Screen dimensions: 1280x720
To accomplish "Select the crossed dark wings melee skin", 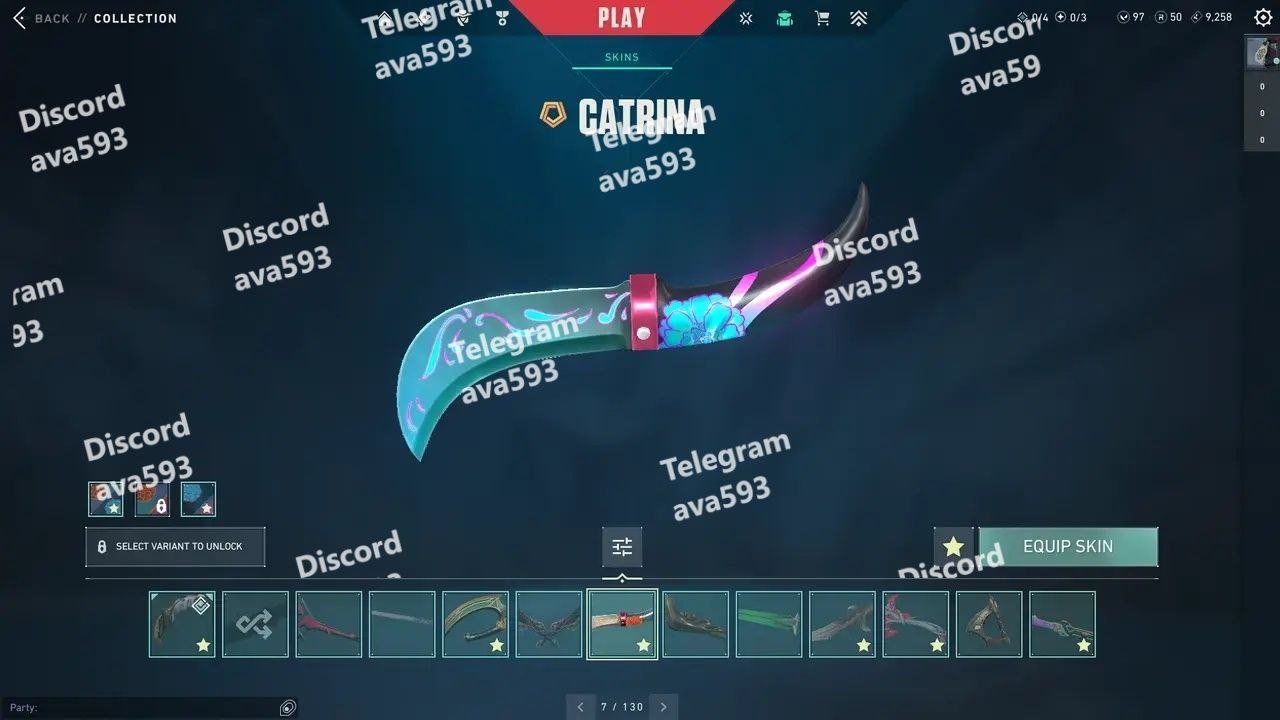I will click(549, 624).
